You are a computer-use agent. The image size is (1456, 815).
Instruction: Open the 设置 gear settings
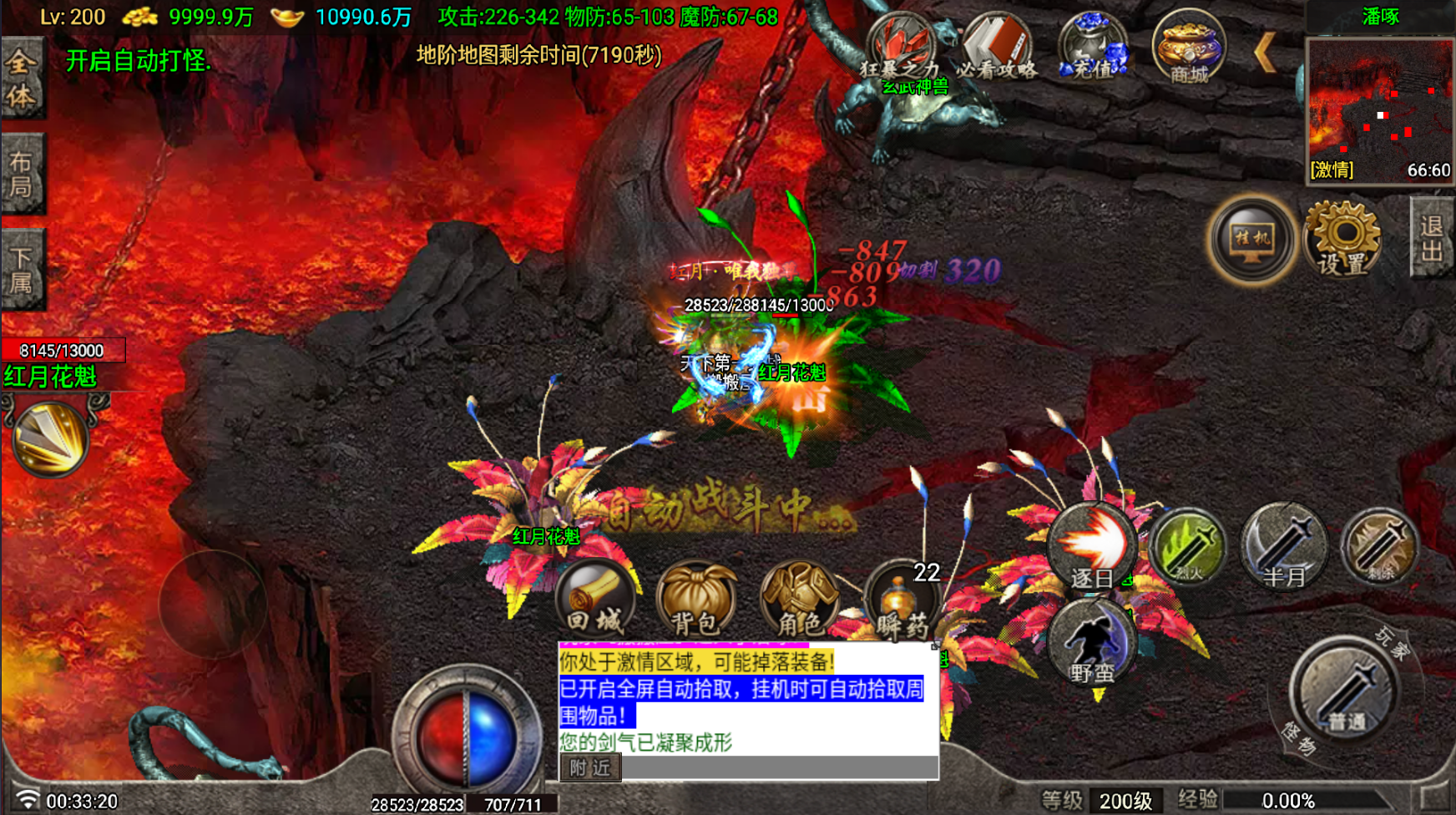(1342, 239)
